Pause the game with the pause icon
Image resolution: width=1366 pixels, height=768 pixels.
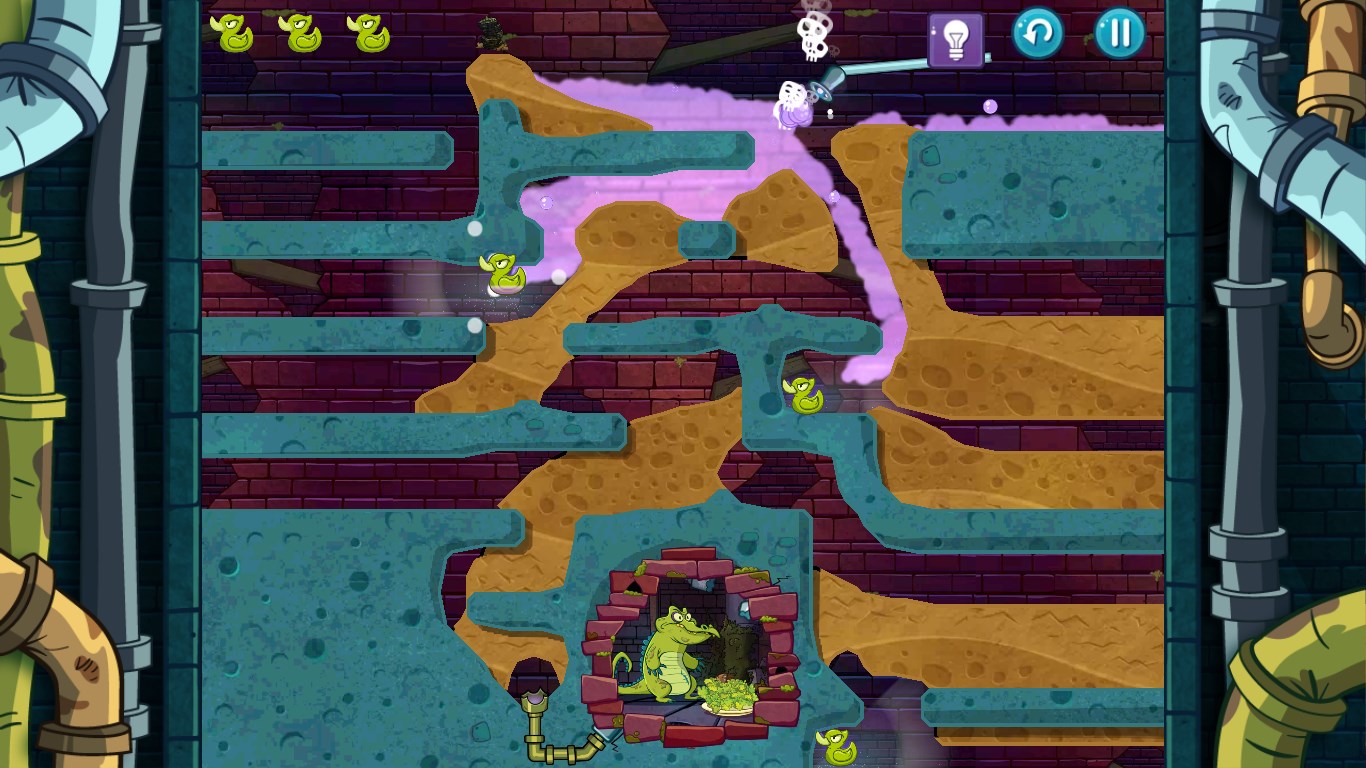point(1117,33)
